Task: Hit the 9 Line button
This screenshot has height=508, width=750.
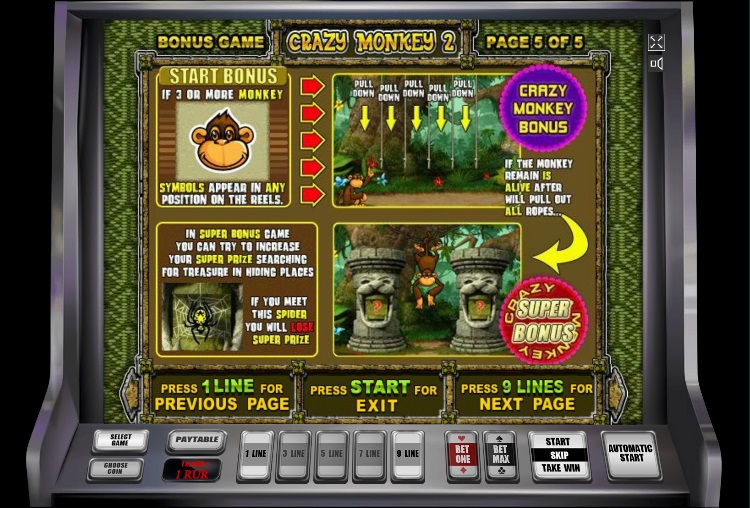Action: [407, 455]
